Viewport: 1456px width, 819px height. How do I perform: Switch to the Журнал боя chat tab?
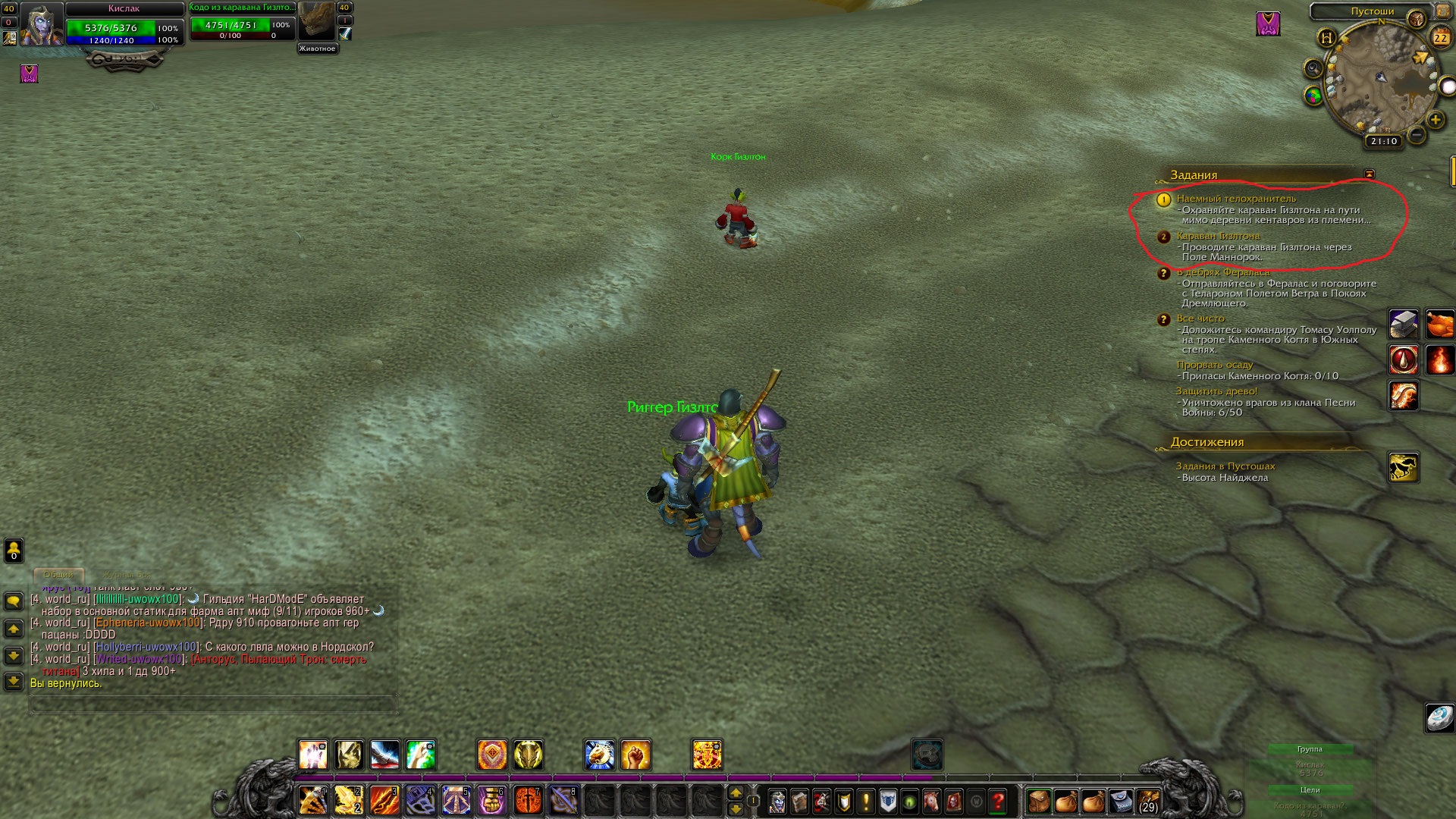pyautogui.click(x=126, y=575)
